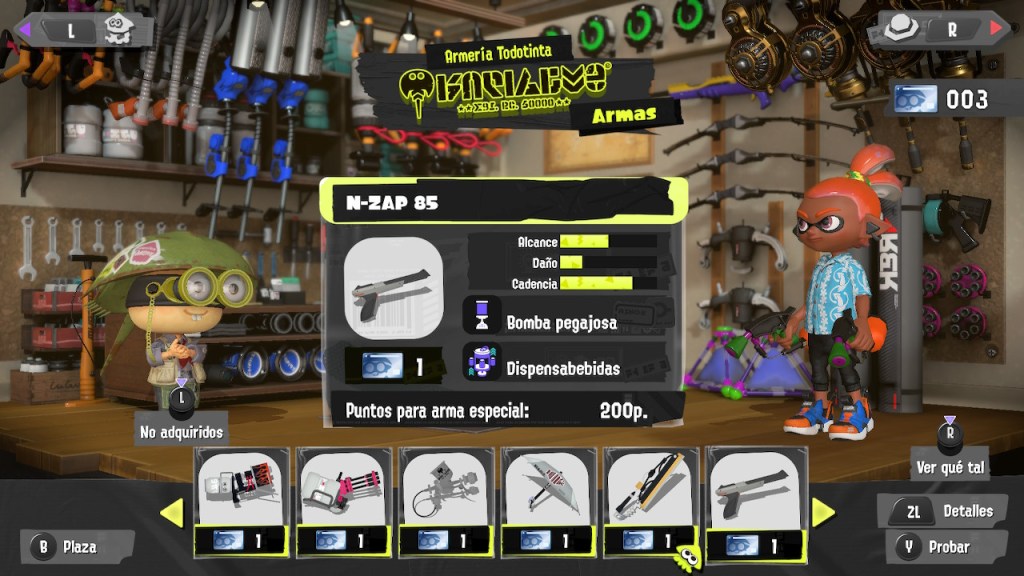Show more weapons with the right yellow arrow
This screenshot has width=1024, height=576.
click(x=823, y=513)
